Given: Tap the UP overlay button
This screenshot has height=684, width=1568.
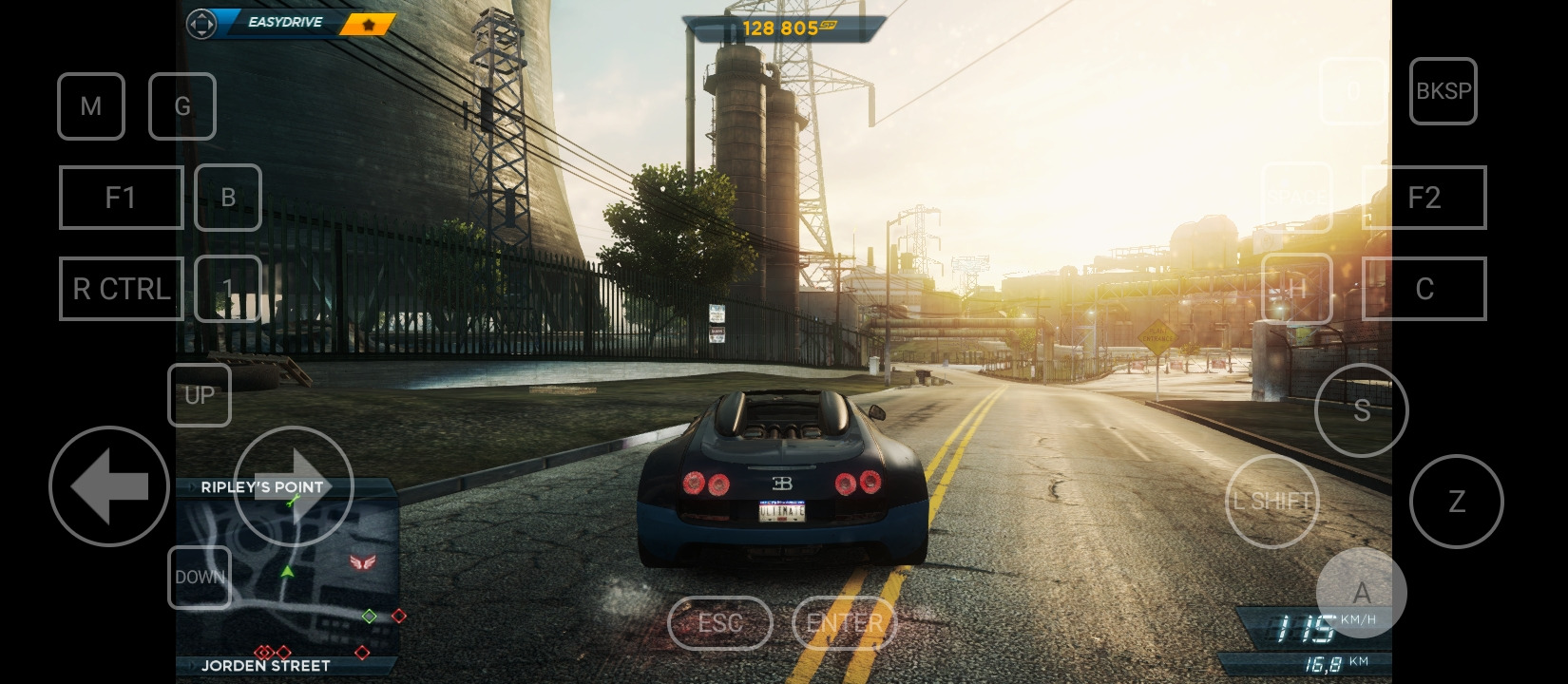Looking at the screenshot, I should (200, 395).
